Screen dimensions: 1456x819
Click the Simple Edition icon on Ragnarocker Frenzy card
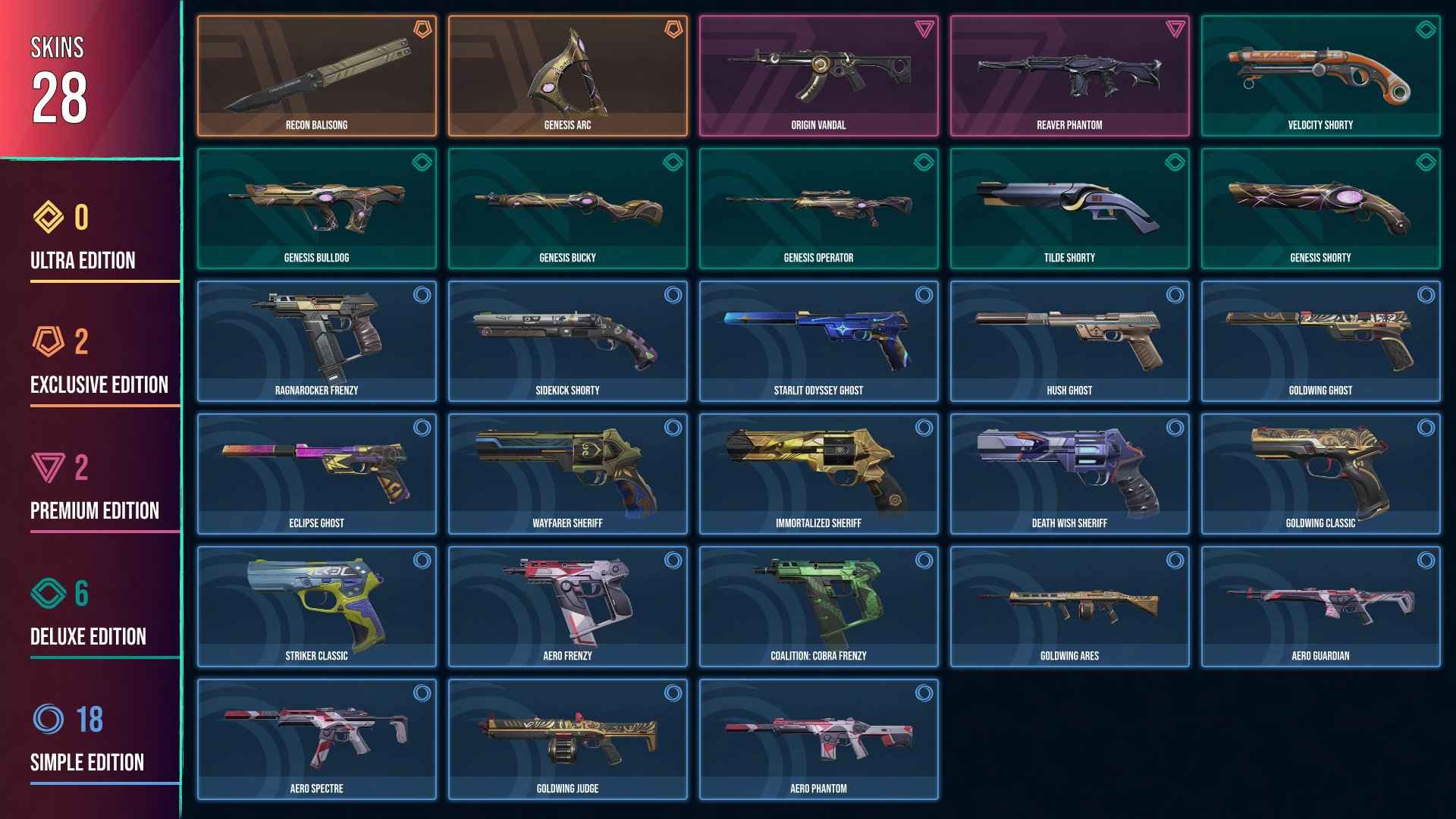[x=421, y=296]
